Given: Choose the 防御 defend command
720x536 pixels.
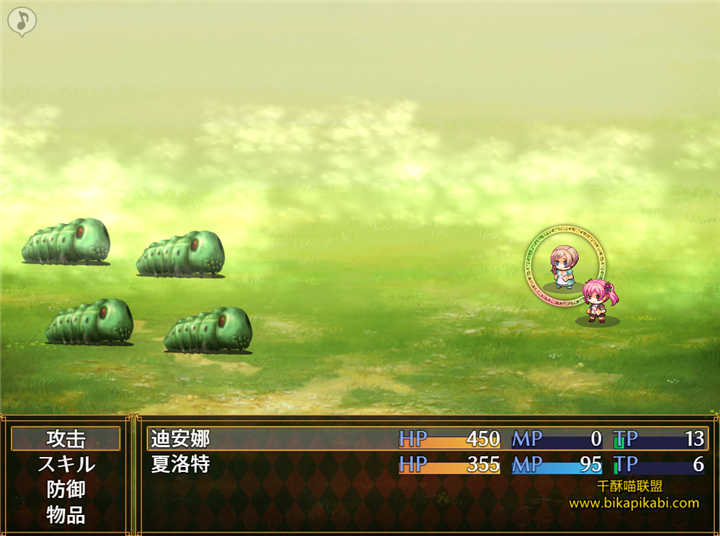Looking at the screenshot, I should [x=66, y=490].
